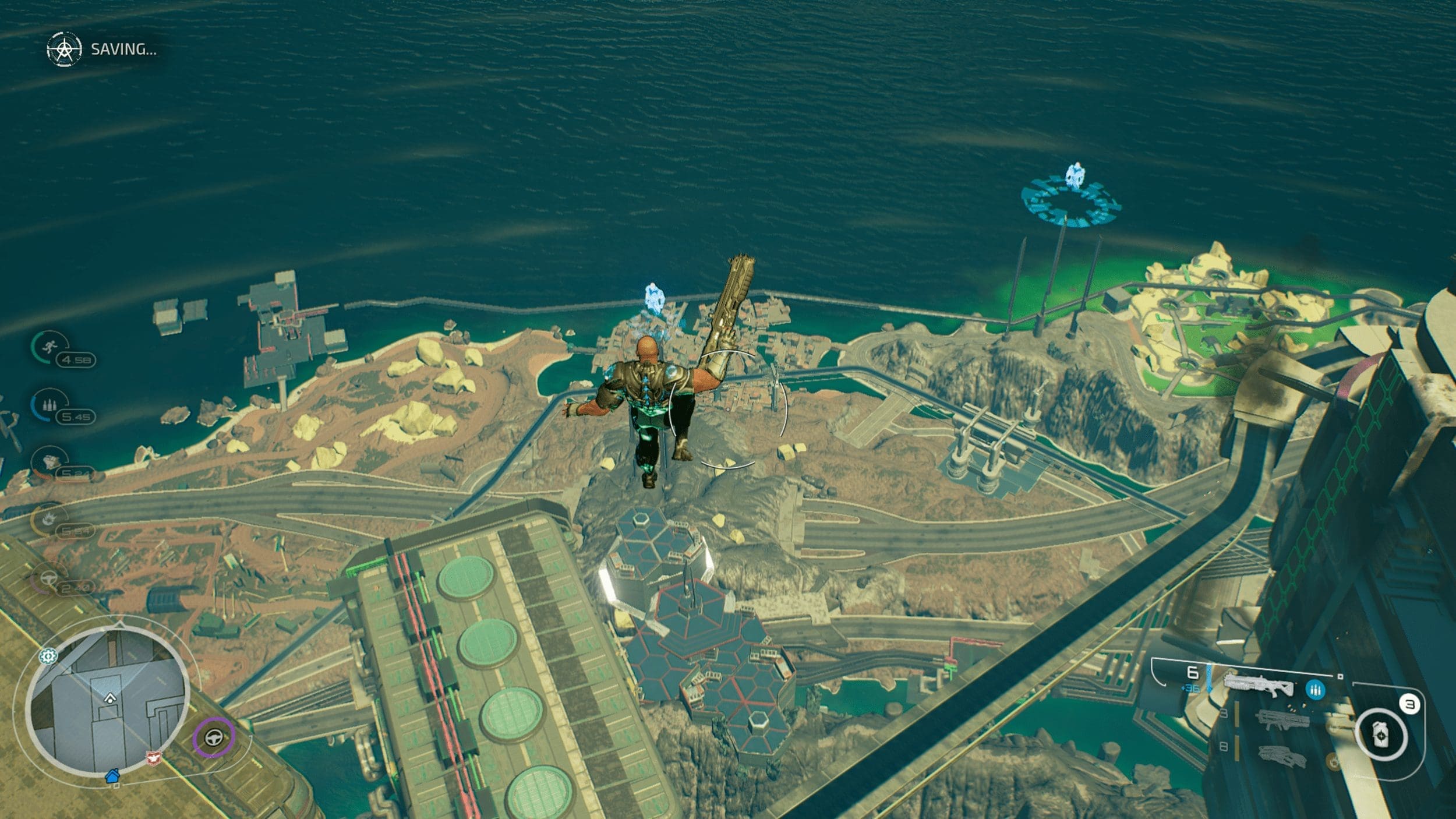Click the running figure agility skill icon
Viewport: 1456px width, 819px height.
[x=49, y=347]
